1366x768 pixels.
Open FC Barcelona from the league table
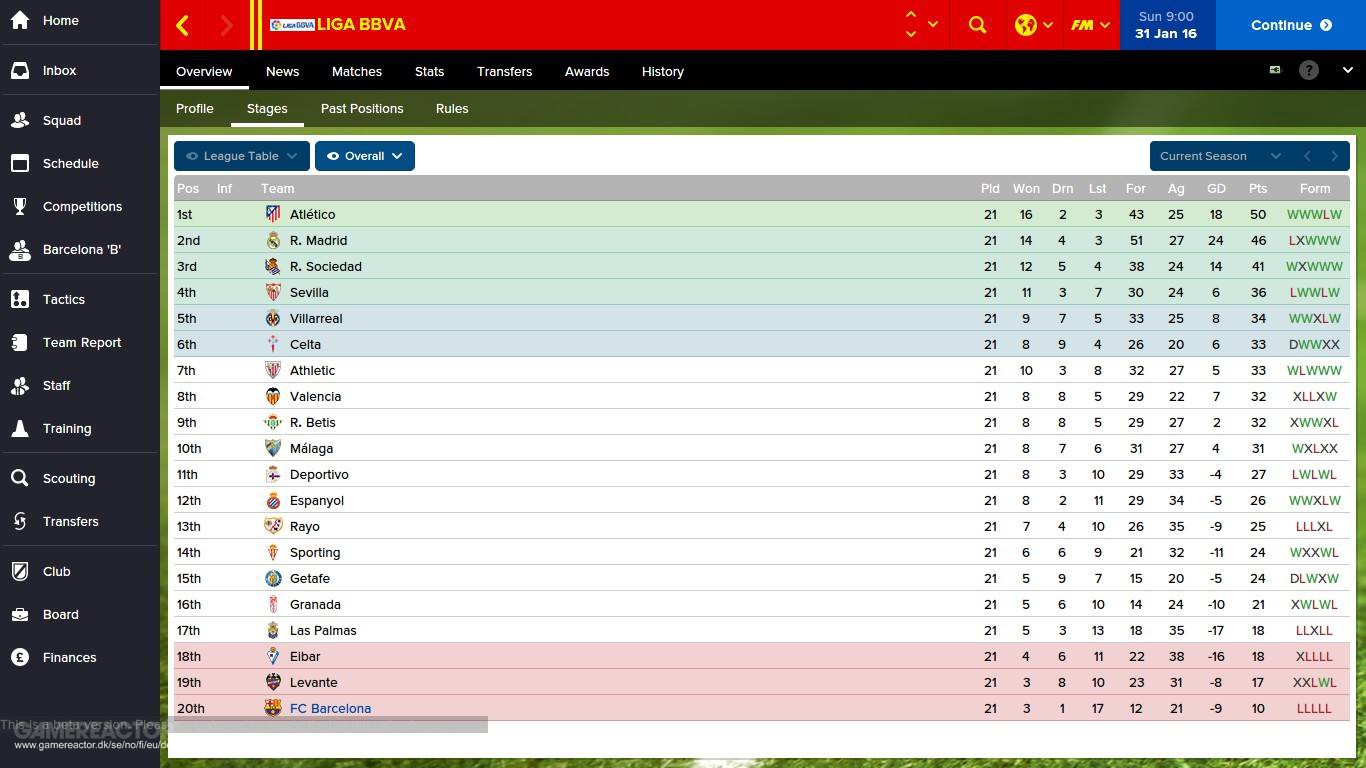[330, 708]
